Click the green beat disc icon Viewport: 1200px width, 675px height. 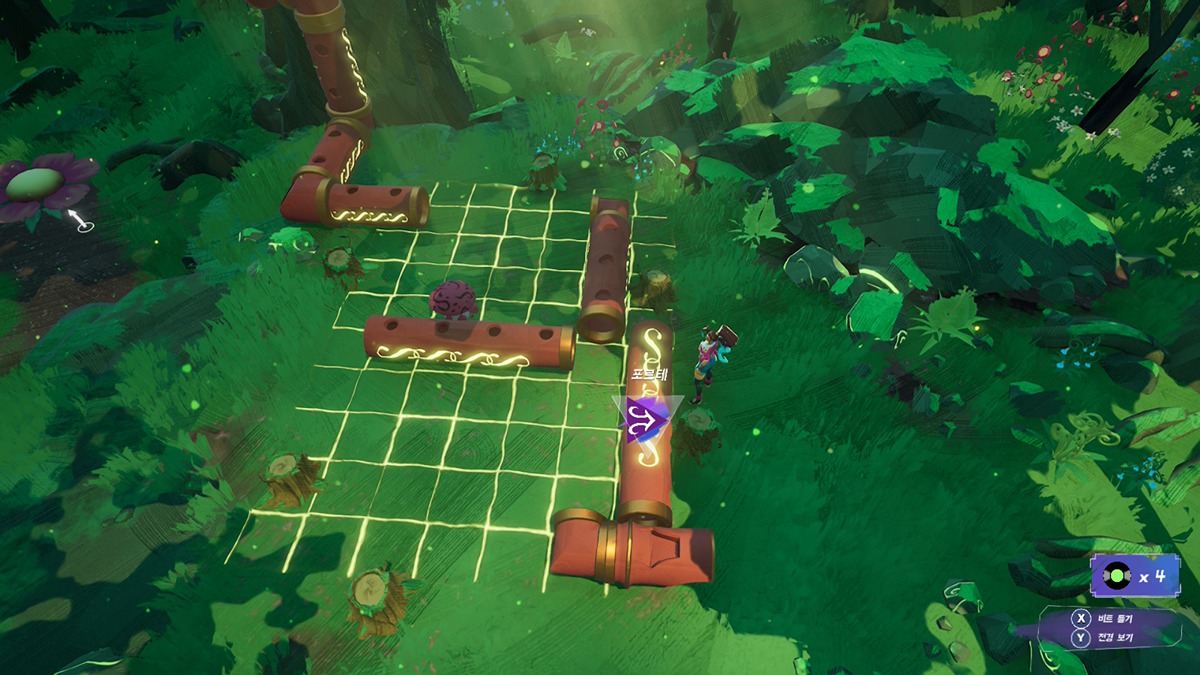pos(1118,578)
